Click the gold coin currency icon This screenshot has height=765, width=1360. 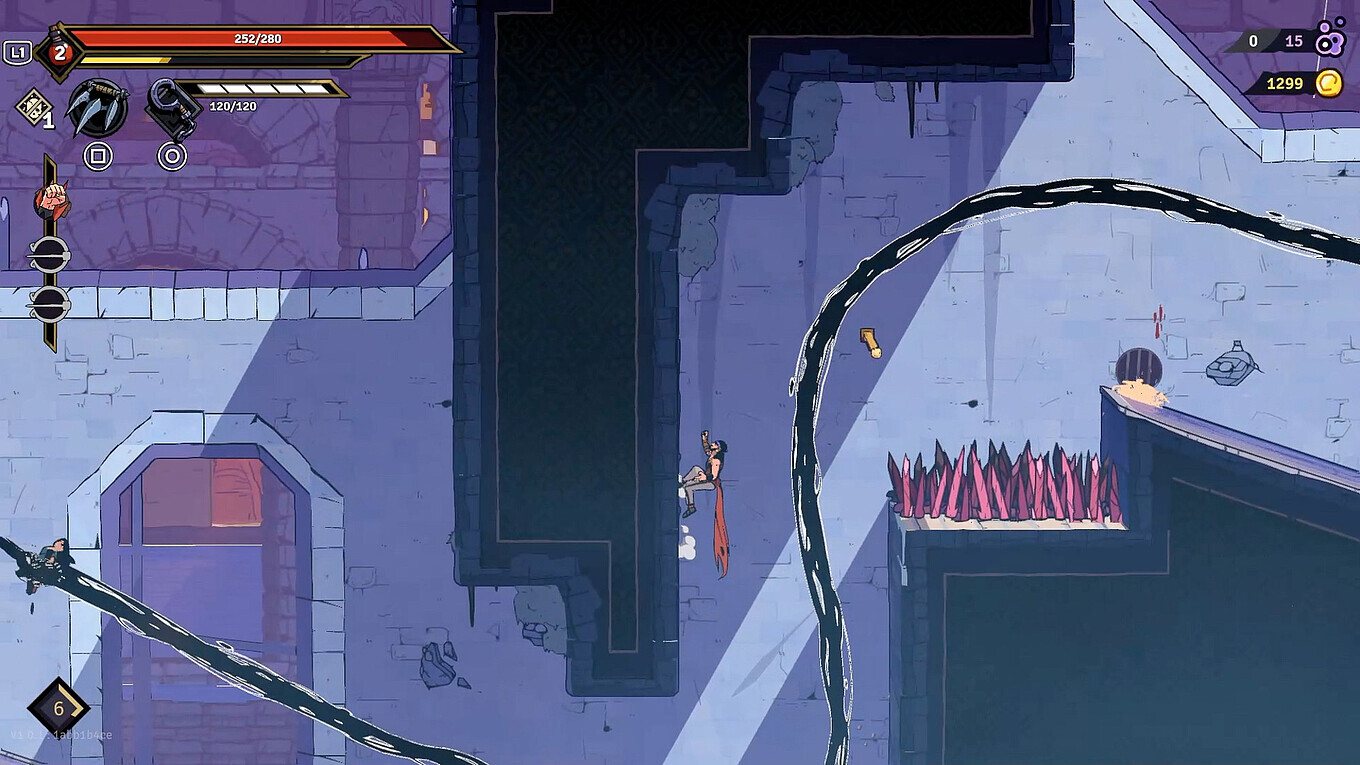pyautogui.click(x=1328, y=83)
